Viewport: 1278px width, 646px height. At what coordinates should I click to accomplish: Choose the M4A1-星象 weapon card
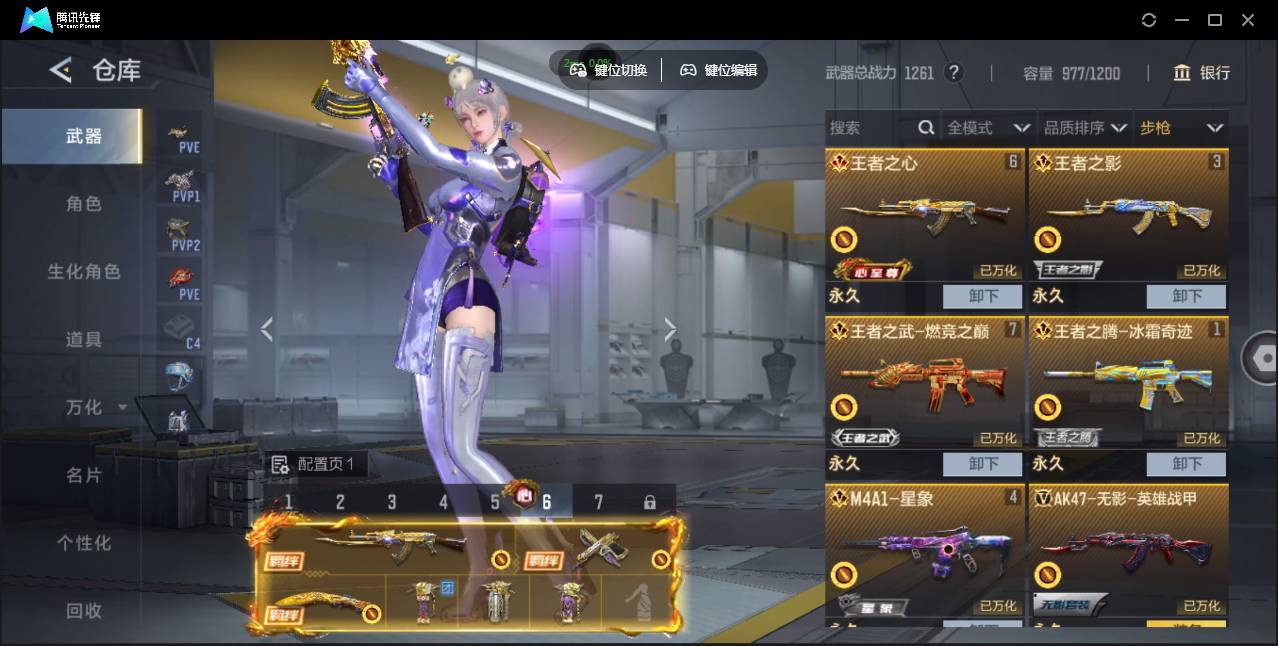pyautogui.click(x=925, y=551)
